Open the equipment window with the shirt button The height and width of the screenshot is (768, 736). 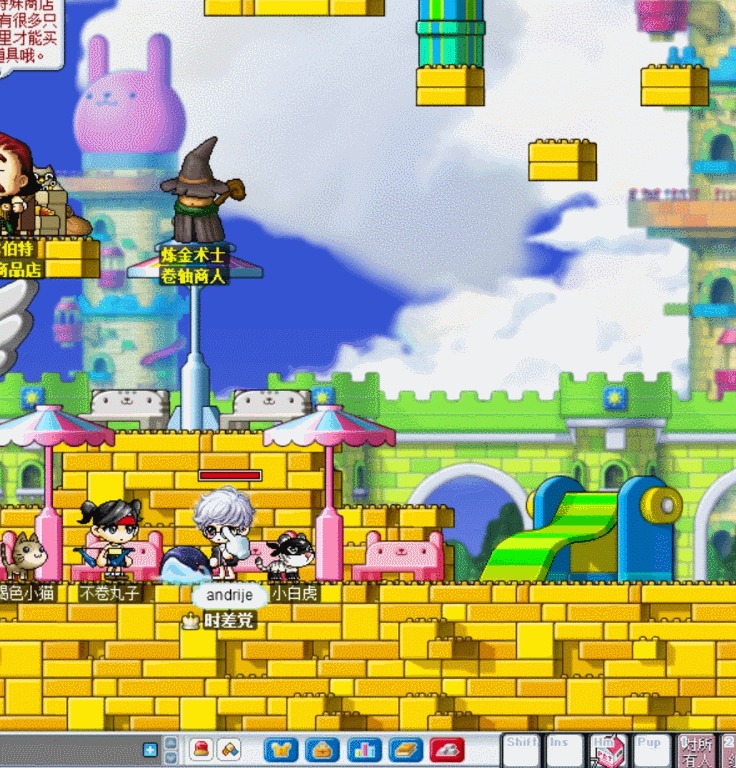pyautogui.click(x=281, y=749)
